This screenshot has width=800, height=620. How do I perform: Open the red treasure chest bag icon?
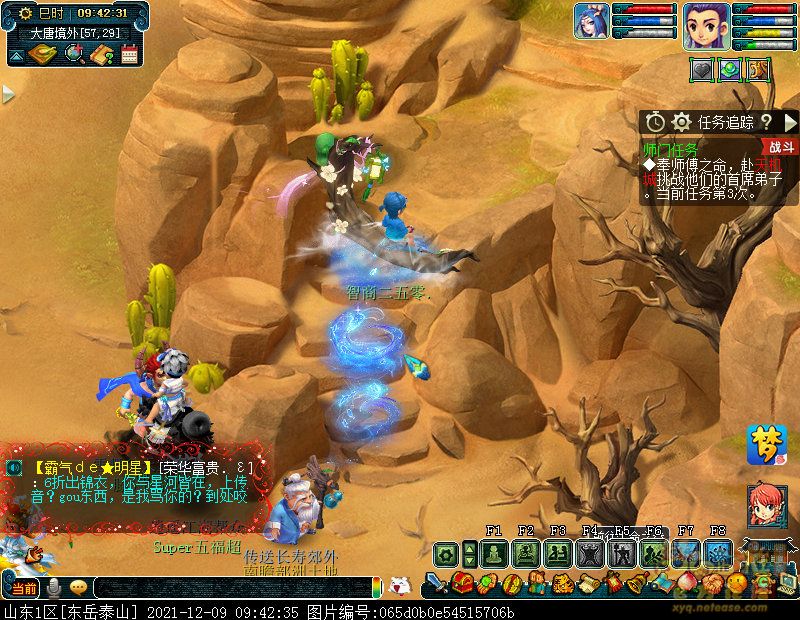click(462, 583)
